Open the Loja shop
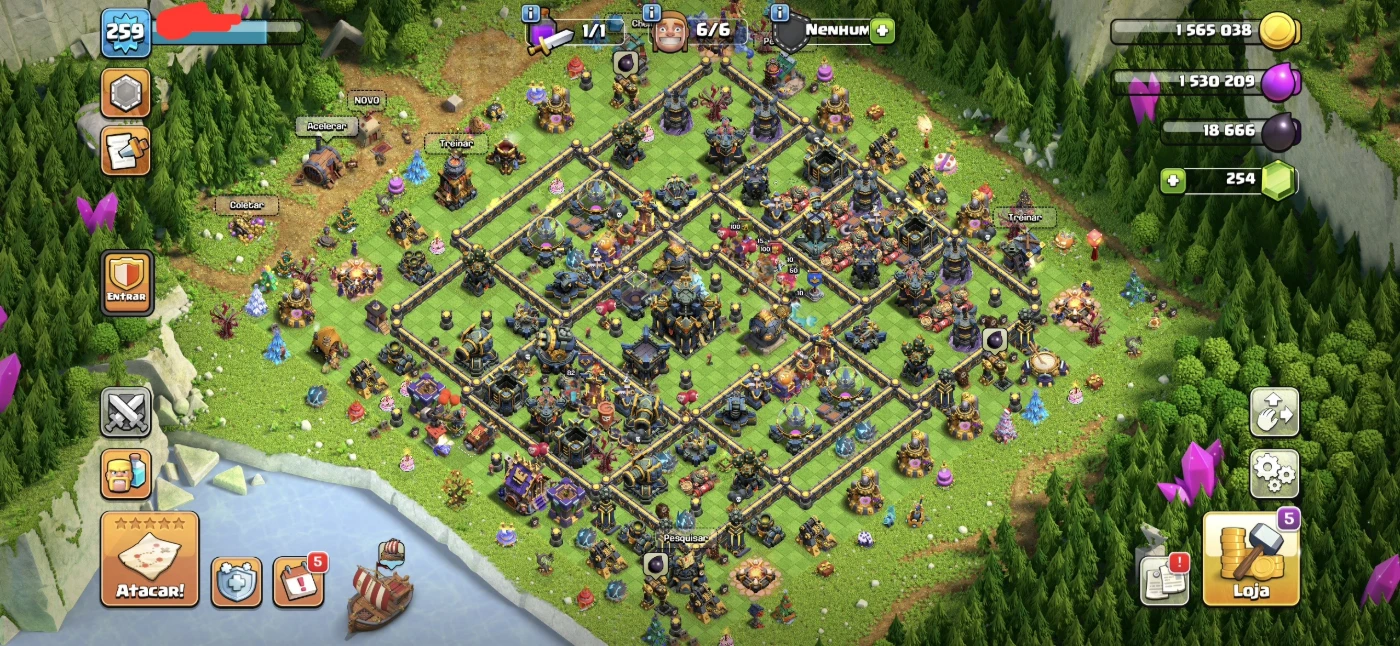The height and width of the screenshot is (646, 1400). point(1251,560)
